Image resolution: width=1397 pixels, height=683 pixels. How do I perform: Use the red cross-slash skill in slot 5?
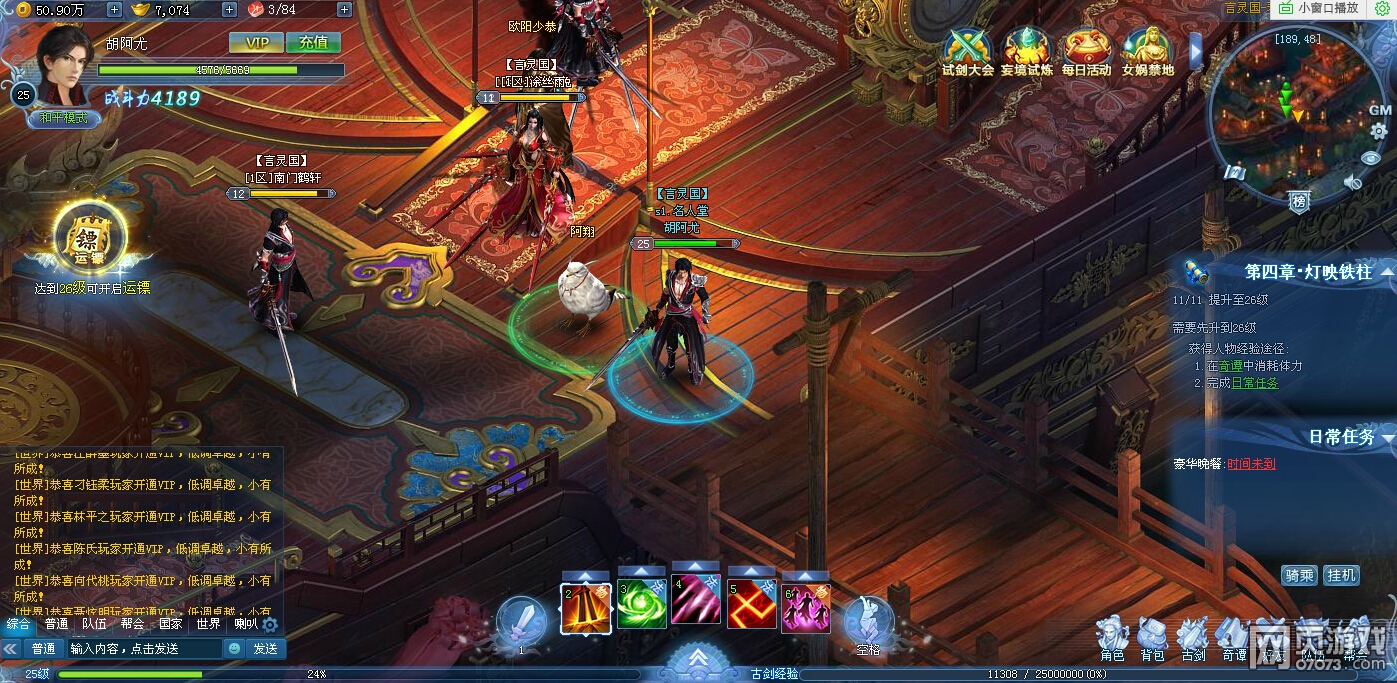coord(752,604)
